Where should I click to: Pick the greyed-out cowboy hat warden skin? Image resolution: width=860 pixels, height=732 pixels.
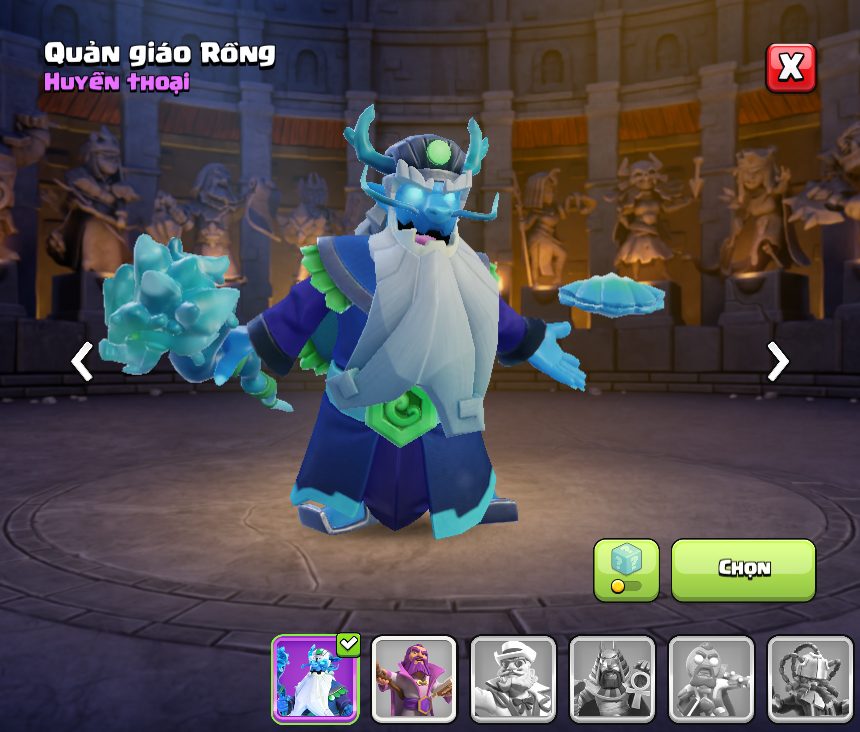pyautogui.click(x=513, y=679)
